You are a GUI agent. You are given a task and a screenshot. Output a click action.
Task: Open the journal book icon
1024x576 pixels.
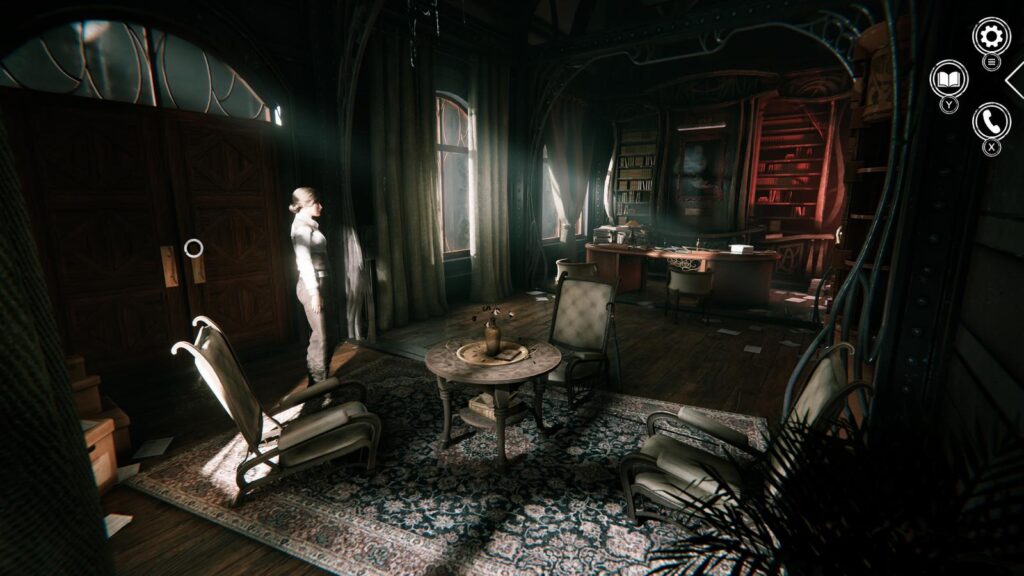click(948, 78)
